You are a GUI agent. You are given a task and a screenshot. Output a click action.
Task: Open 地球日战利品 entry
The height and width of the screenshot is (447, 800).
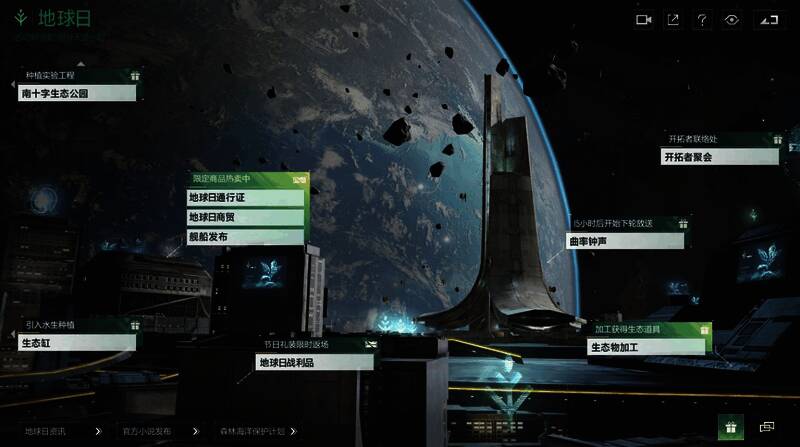click(314, 363)
